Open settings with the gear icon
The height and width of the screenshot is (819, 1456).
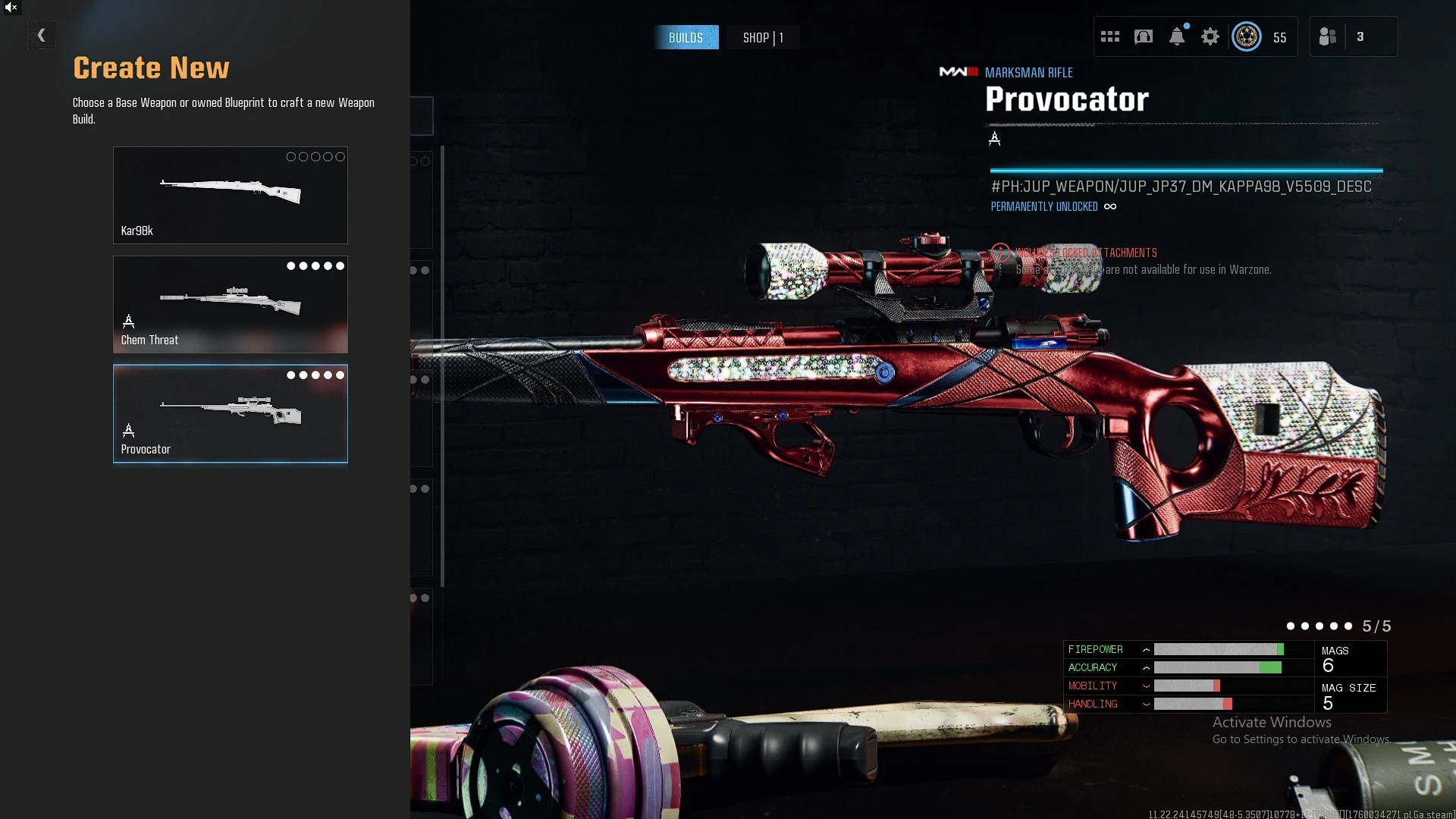tap(1210, 36)
